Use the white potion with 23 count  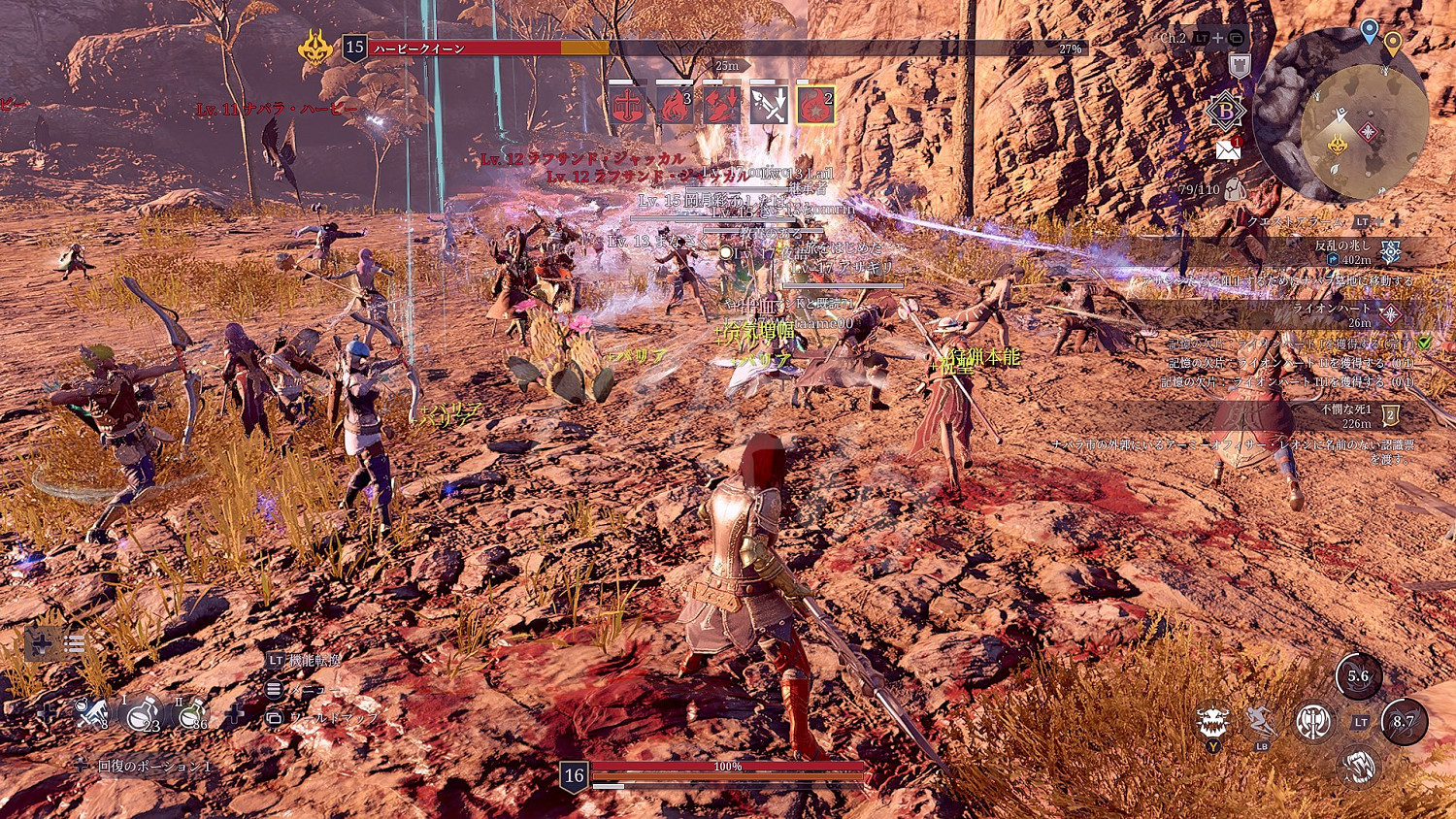143,715
